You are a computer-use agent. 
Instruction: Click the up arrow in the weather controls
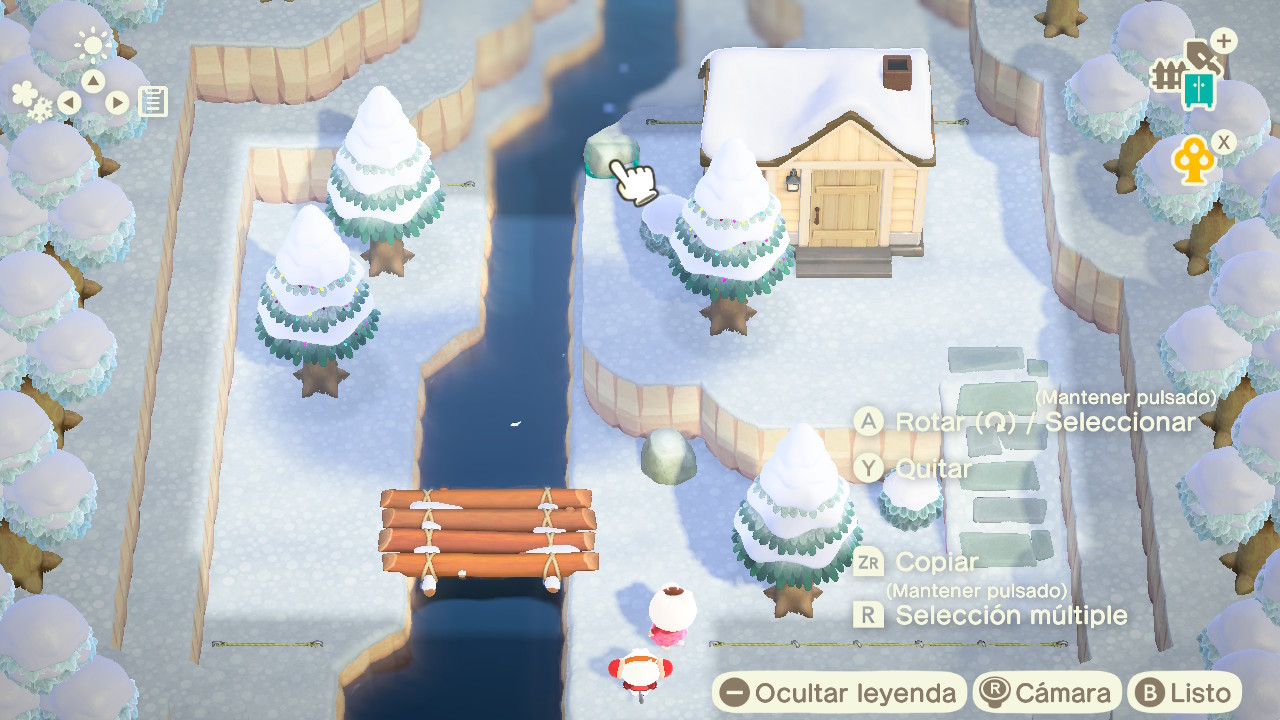pyautogui.click(x=93, y=81)
